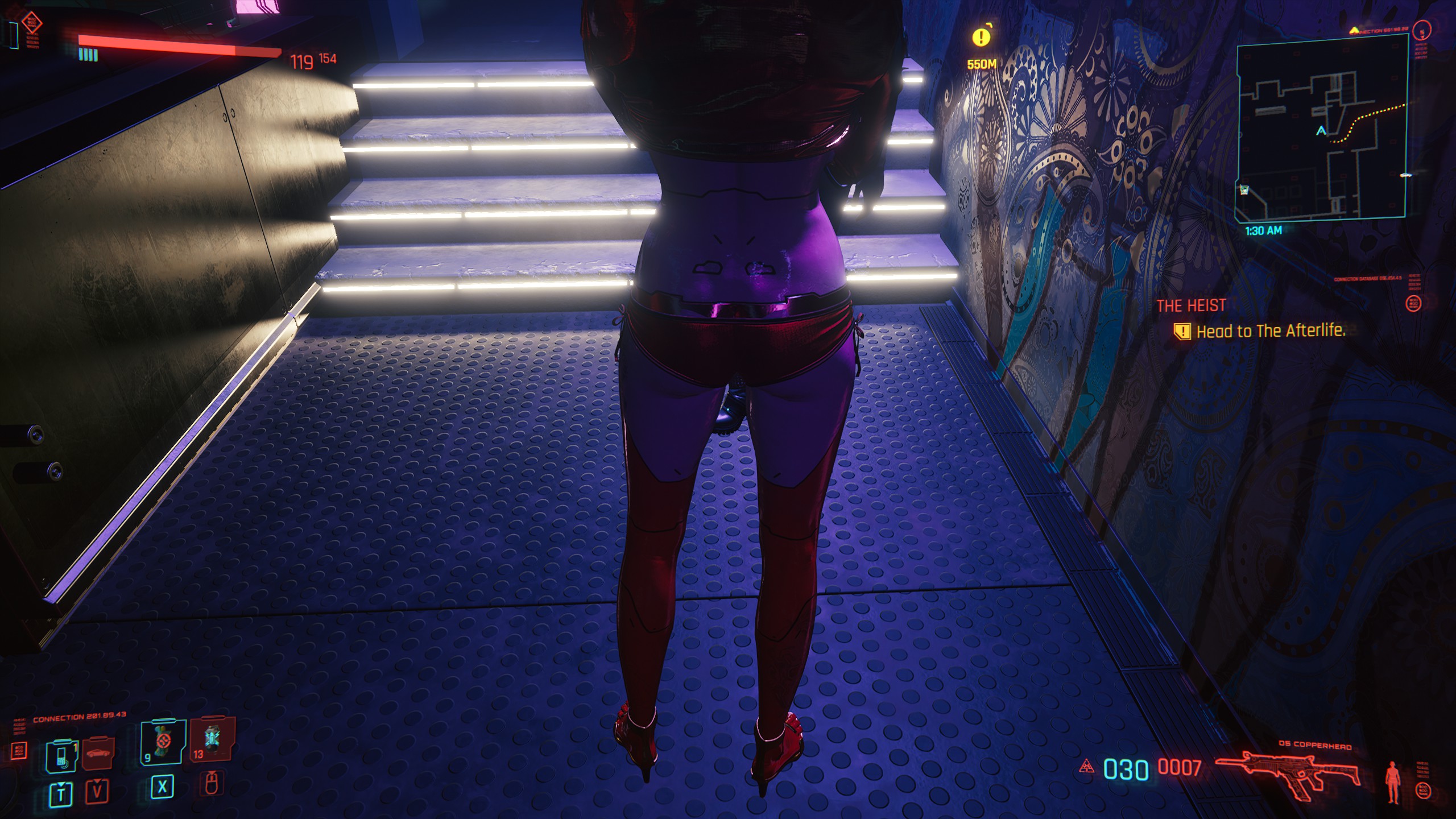The width and height of the screenshot is (1456, 819).
Task: Select the vehicle call car icon
Action: click(x=99, y=754)
